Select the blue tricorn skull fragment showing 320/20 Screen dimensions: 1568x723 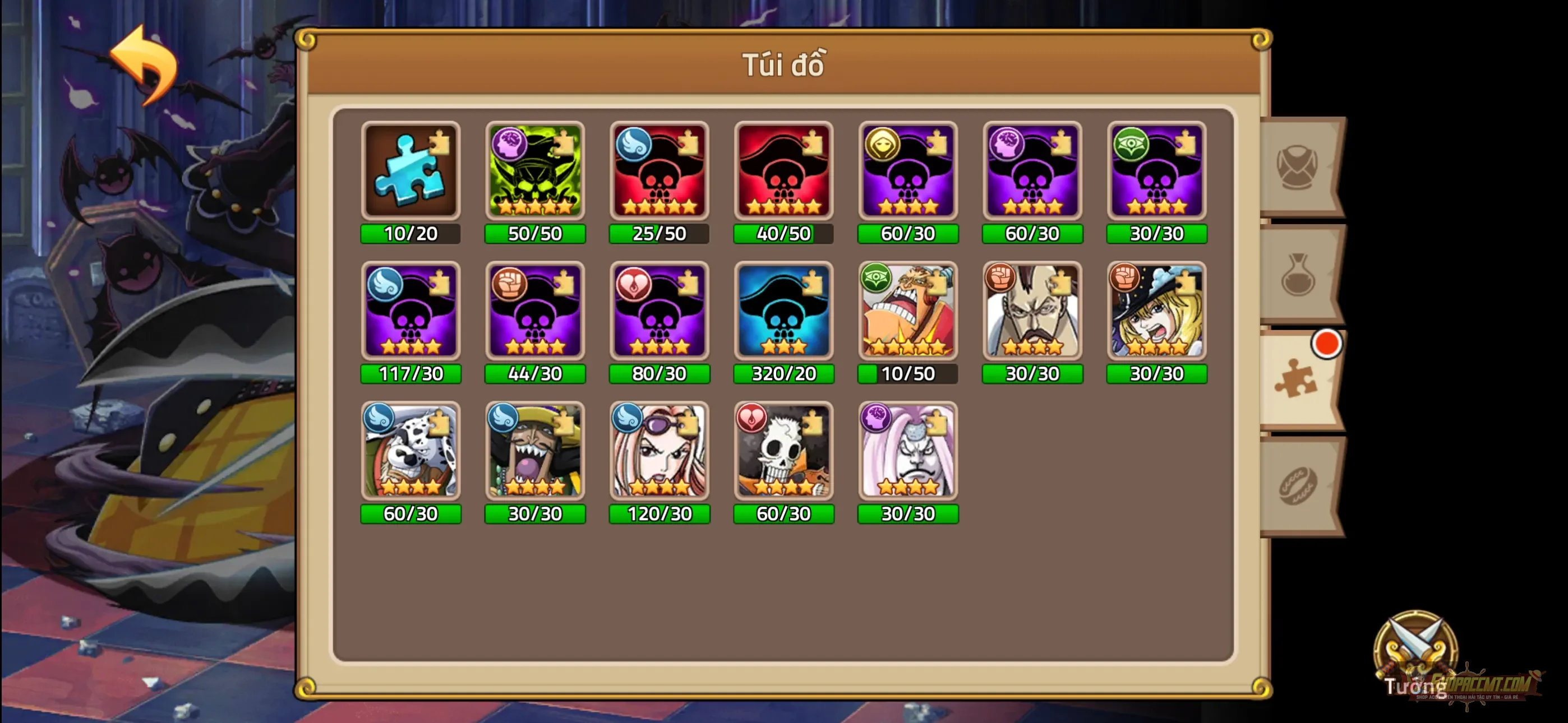point(784,312)
